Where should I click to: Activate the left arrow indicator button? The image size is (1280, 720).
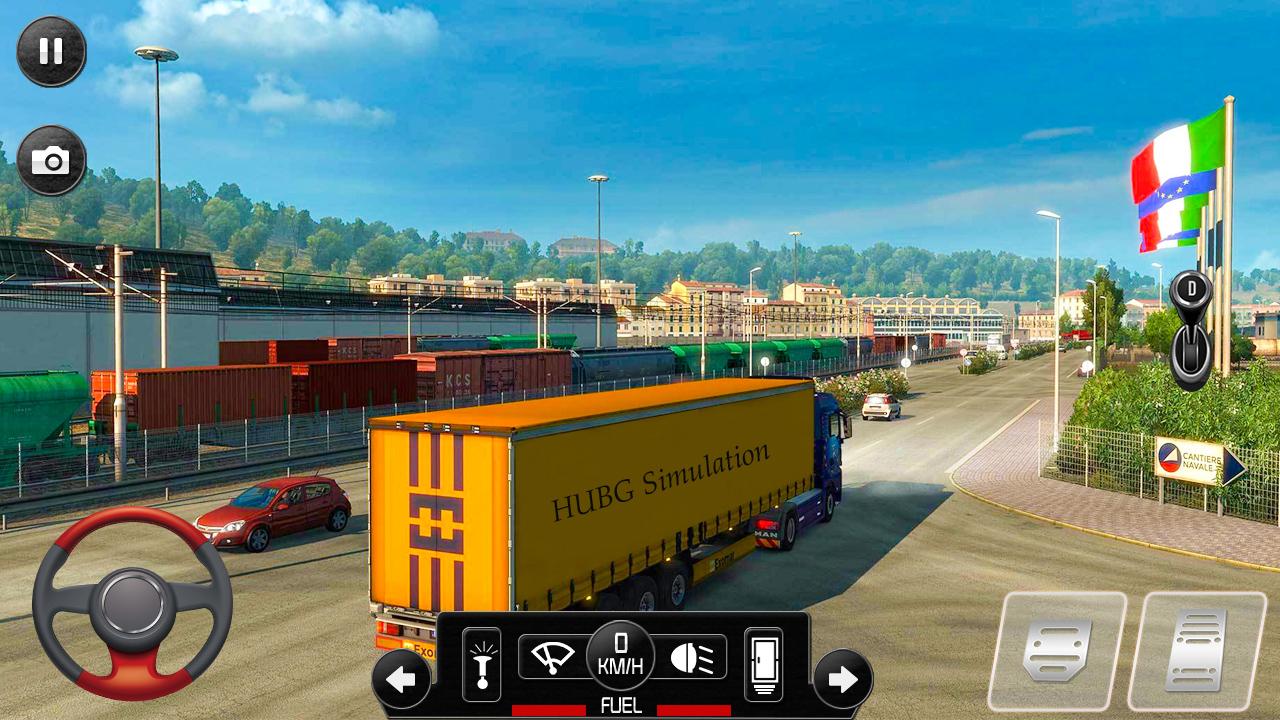point(401,680)
